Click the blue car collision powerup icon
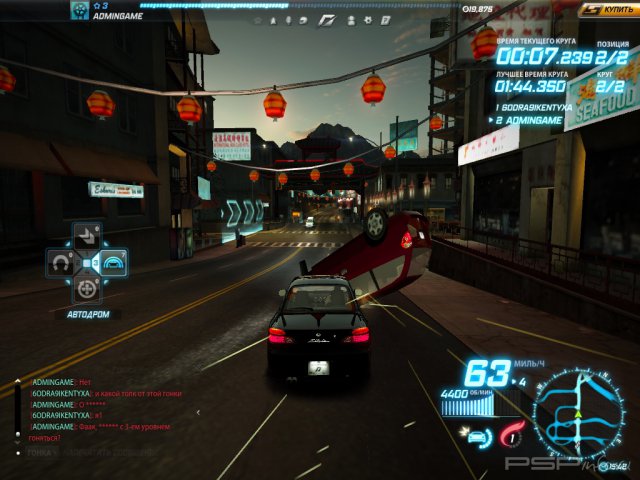The height and width of the screenshot is (480, 640). click(x=475, y=434)
